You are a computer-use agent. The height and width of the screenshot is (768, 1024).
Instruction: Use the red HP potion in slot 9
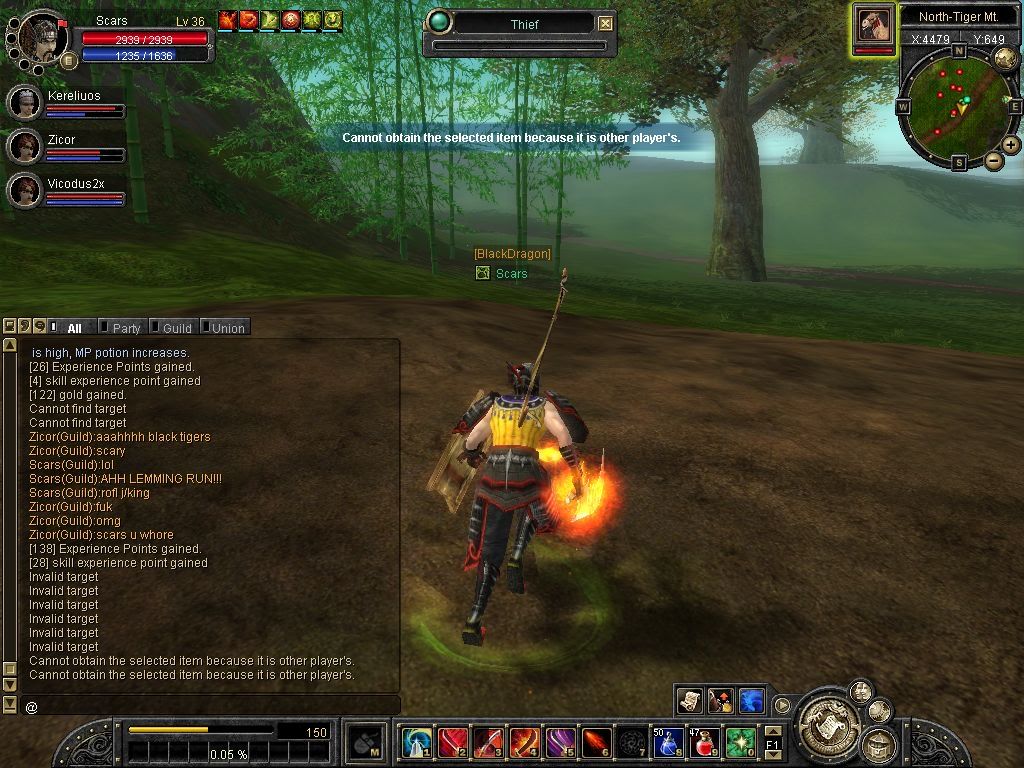[704, 742]
